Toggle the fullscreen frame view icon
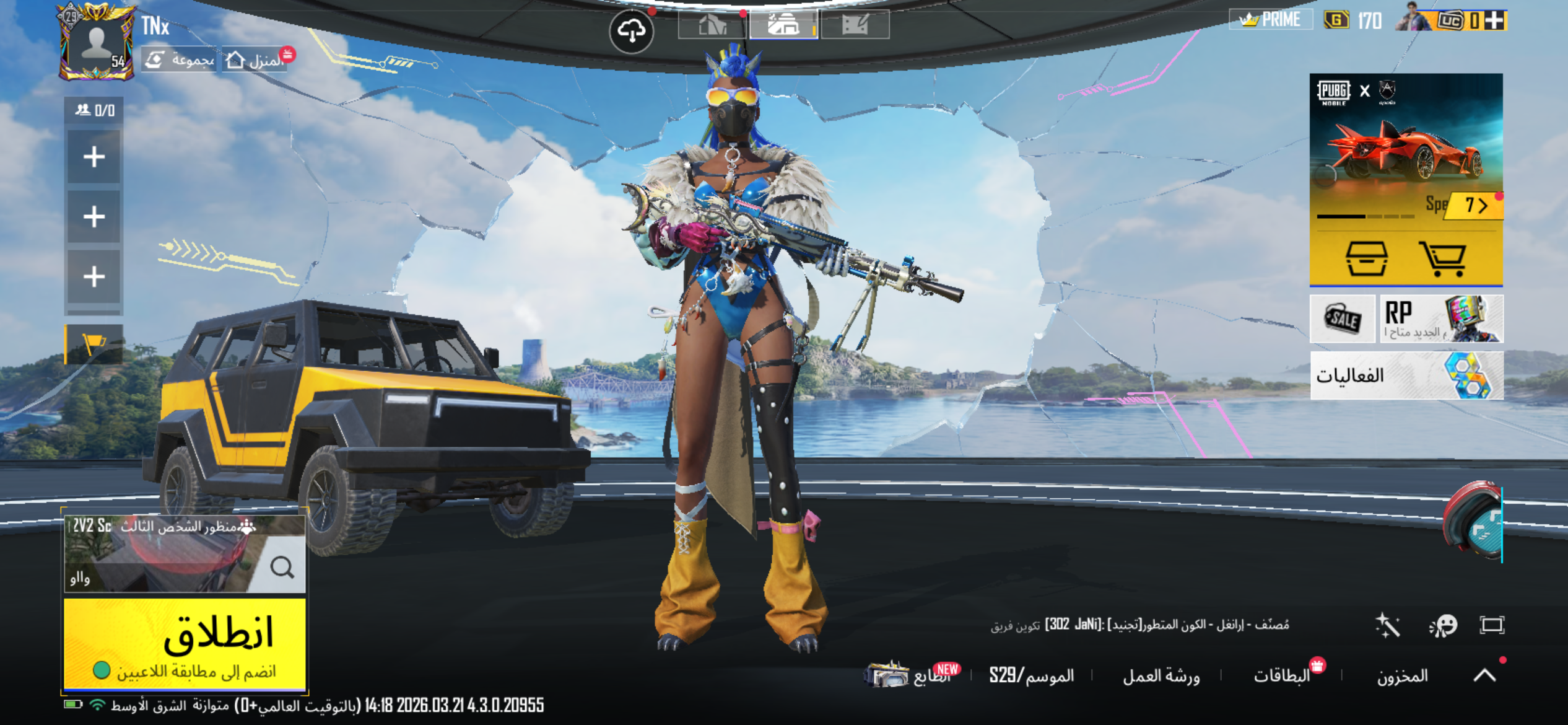 (x=1492, y=625)
